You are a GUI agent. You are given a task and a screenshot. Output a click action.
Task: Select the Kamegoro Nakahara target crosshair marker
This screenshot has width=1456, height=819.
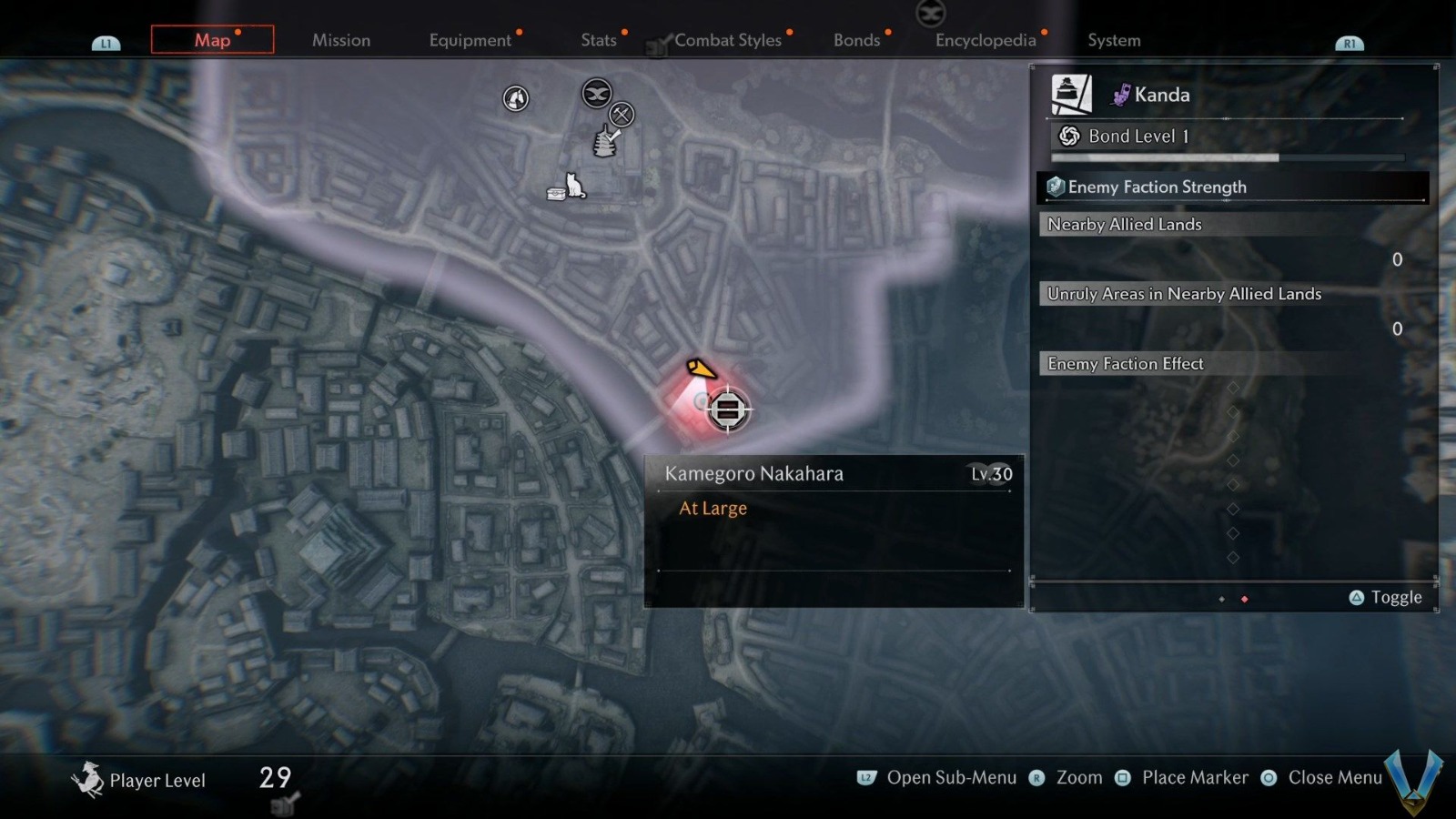click(728, 409)
